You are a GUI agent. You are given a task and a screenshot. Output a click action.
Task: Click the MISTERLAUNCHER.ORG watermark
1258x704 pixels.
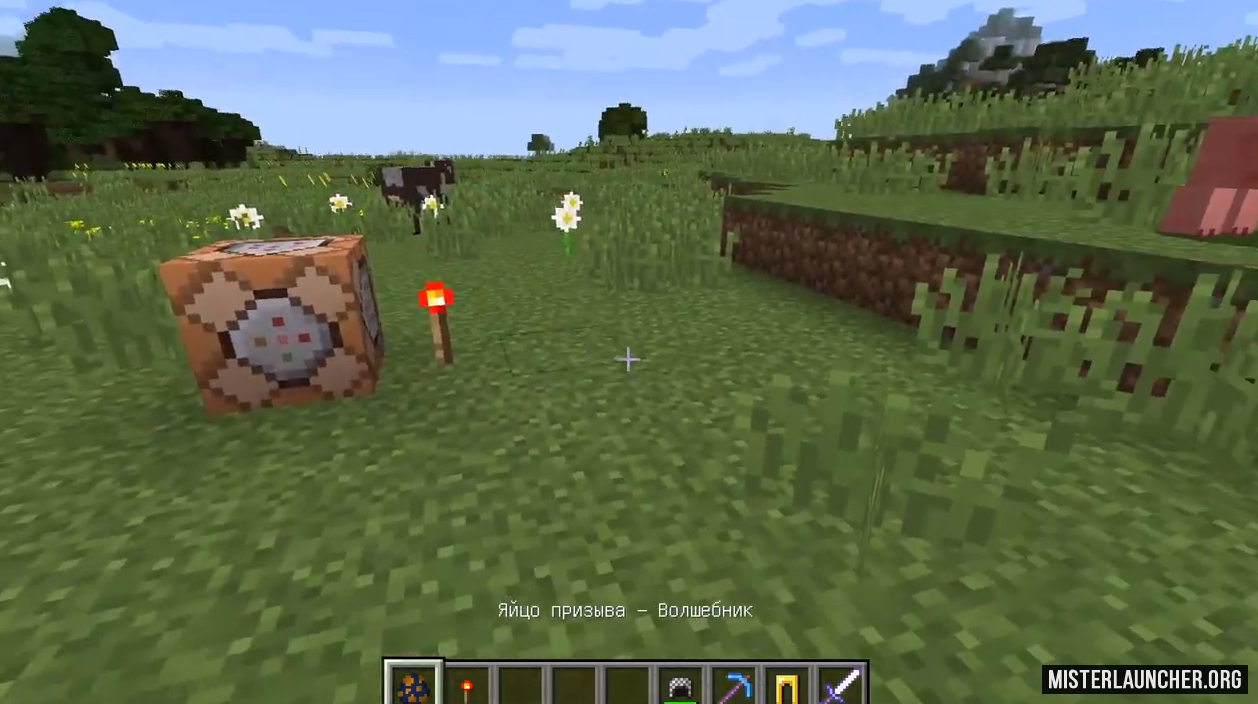click(x=1144, y=680)
